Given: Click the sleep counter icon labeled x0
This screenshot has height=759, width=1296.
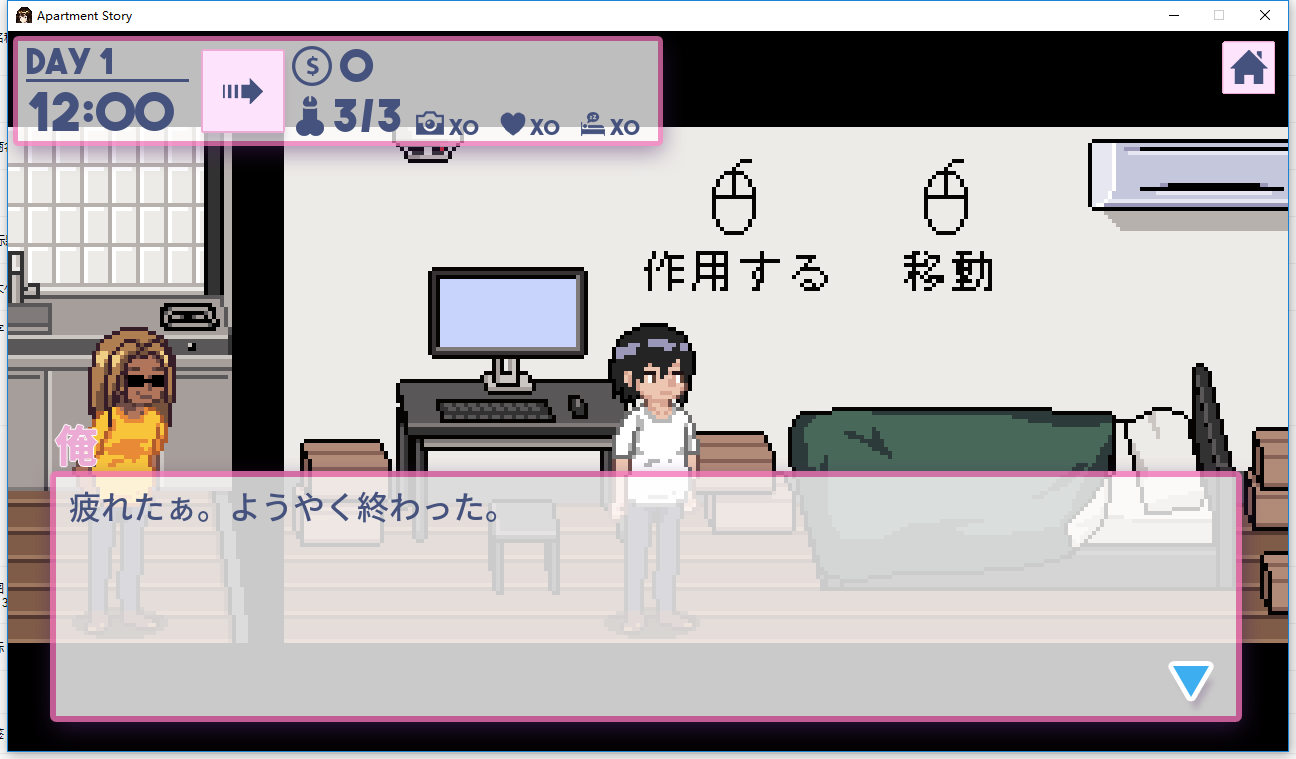Looking at the screenshot, I should [592, 124].
